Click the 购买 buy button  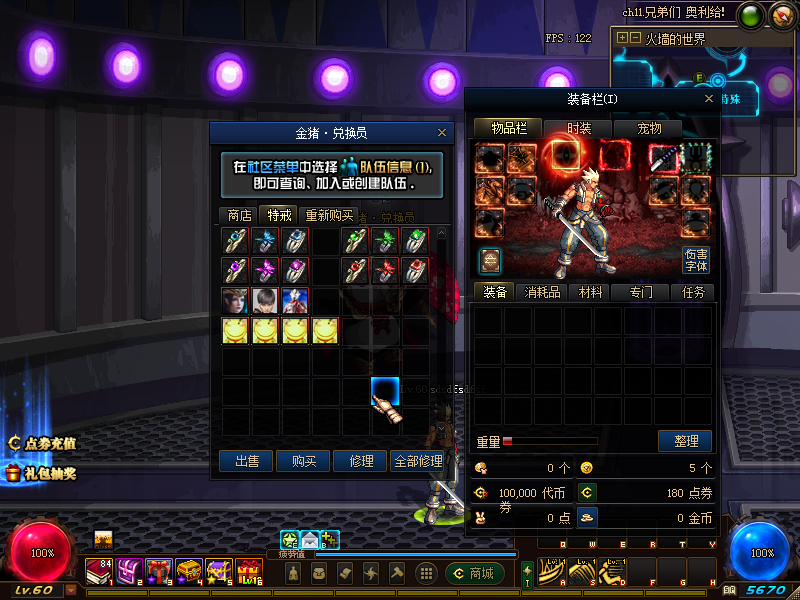click(x=303, y=461)
